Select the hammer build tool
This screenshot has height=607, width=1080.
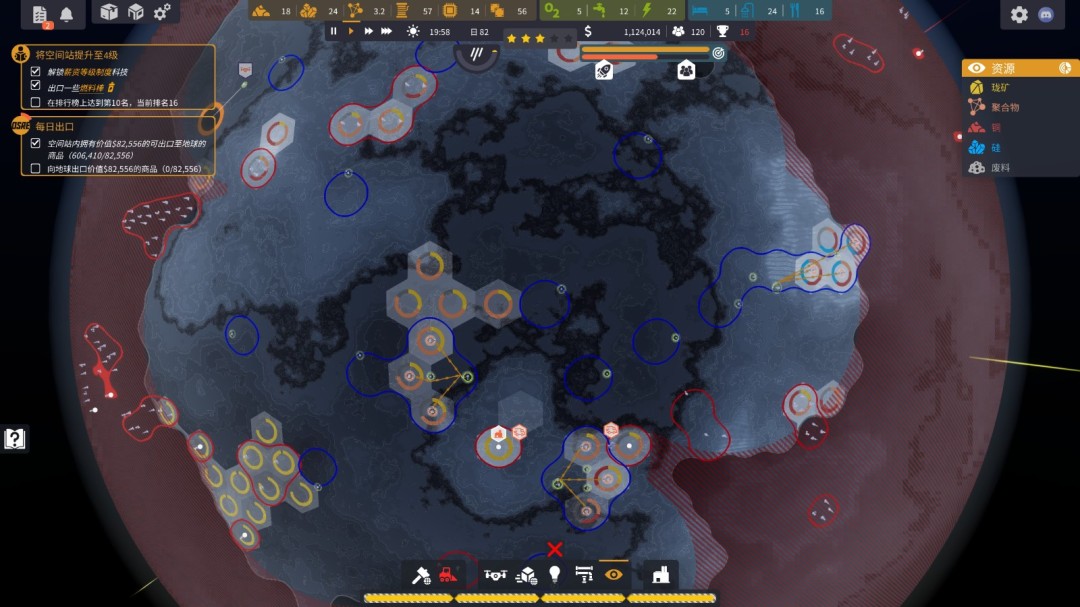pos(421,575)
